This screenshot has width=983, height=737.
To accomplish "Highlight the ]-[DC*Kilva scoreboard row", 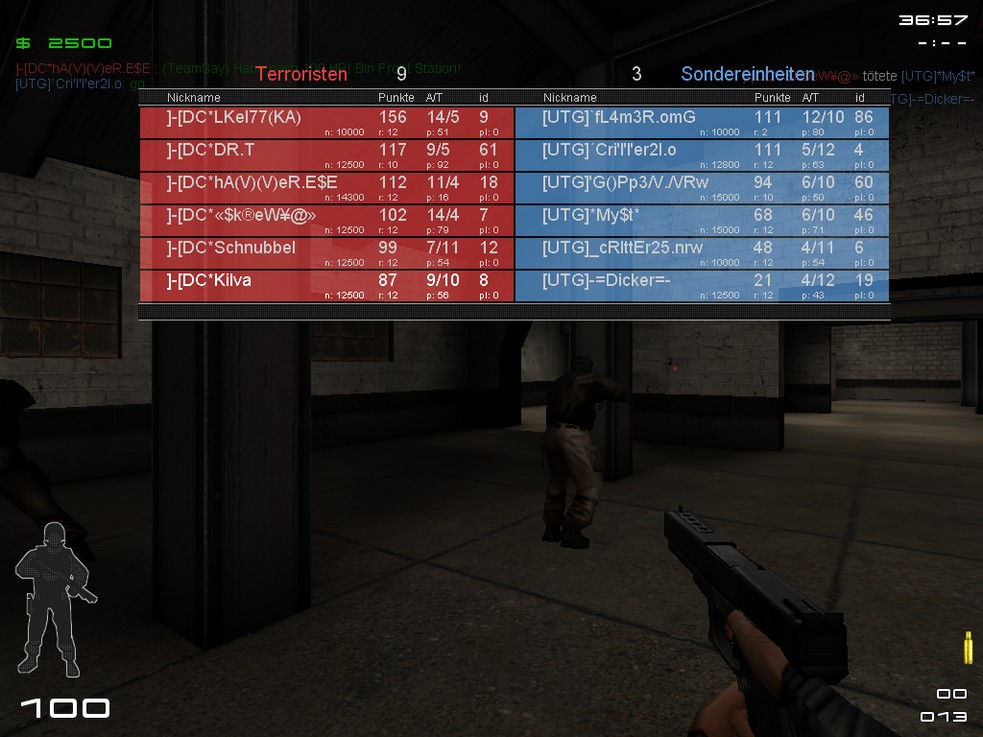I will 326,285.
